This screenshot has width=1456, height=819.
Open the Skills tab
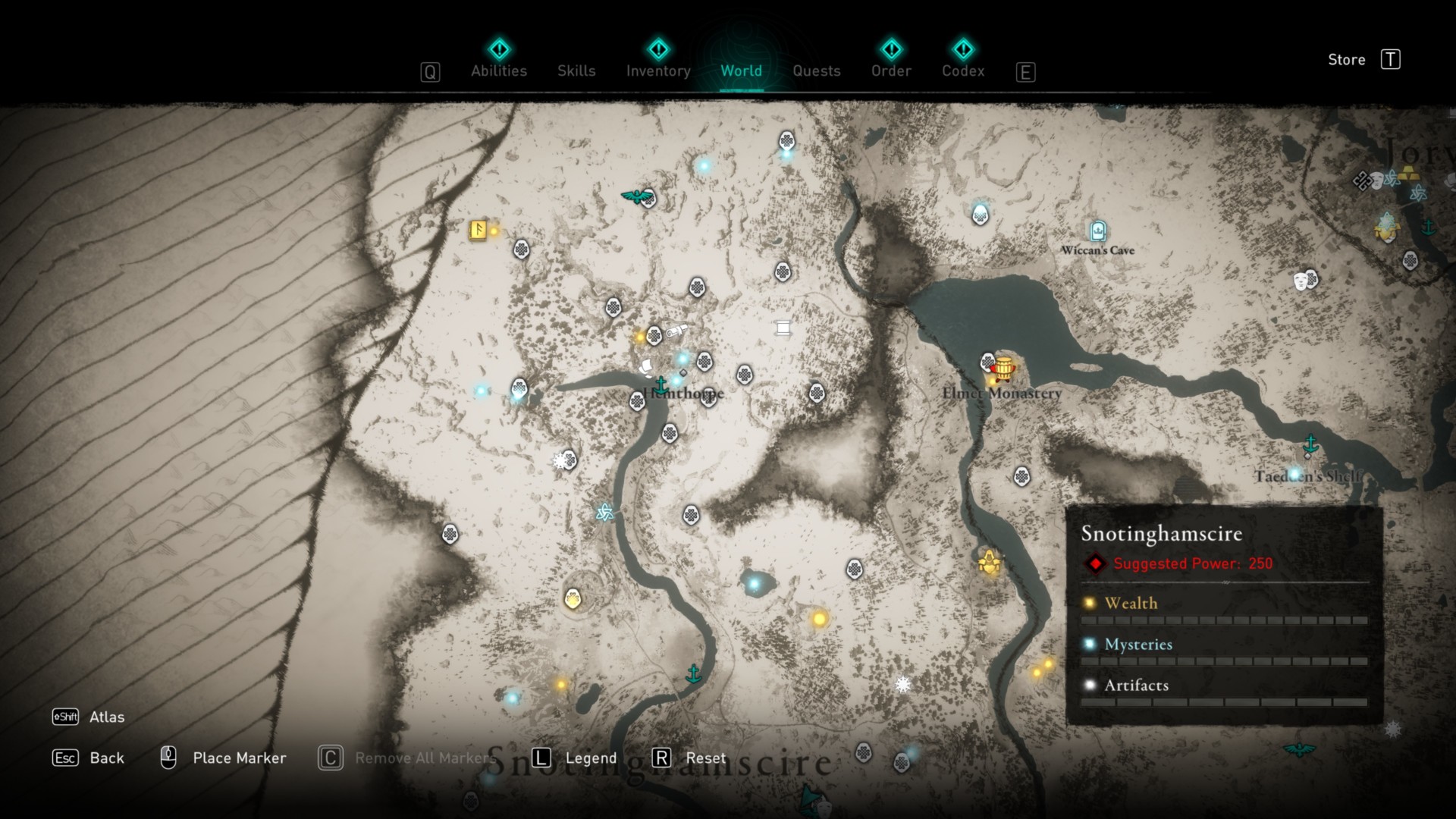[x=576, y=71]
